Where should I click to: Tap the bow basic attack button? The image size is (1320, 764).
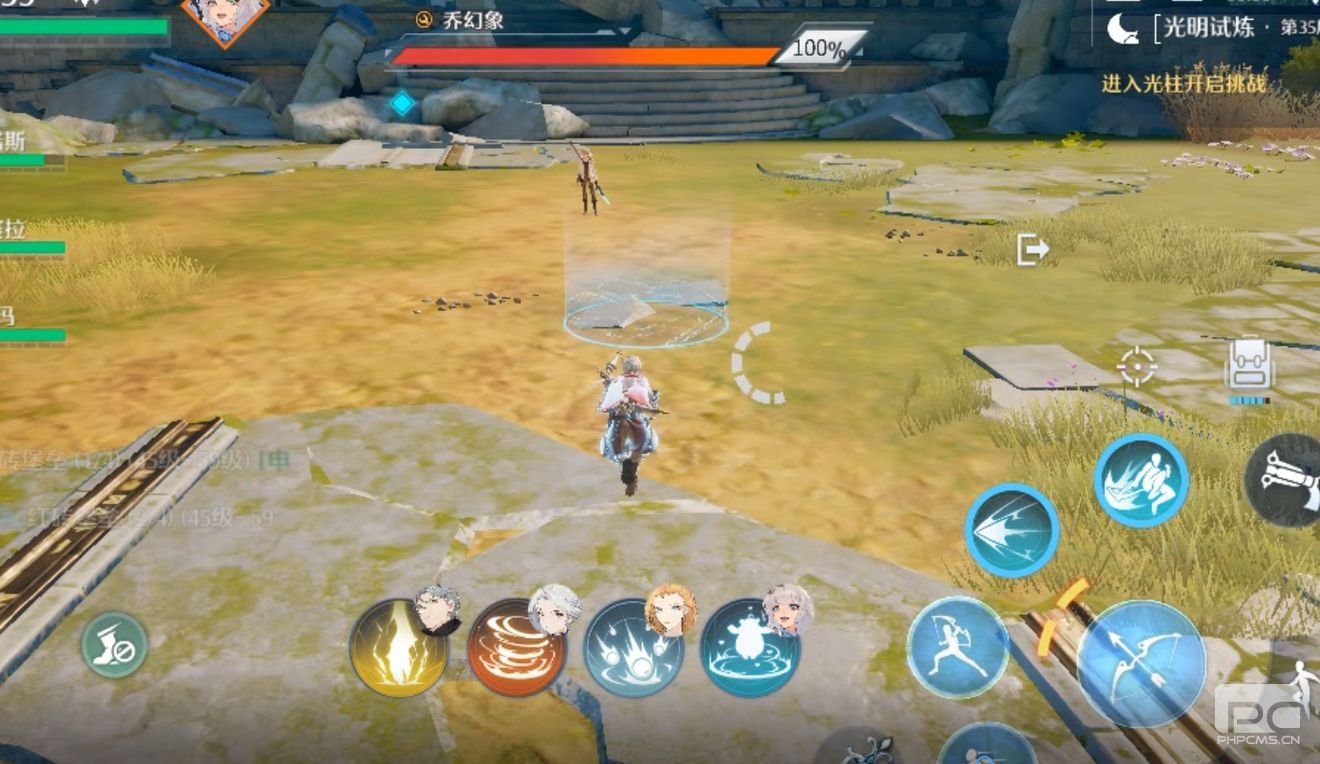coord(1141,664)
